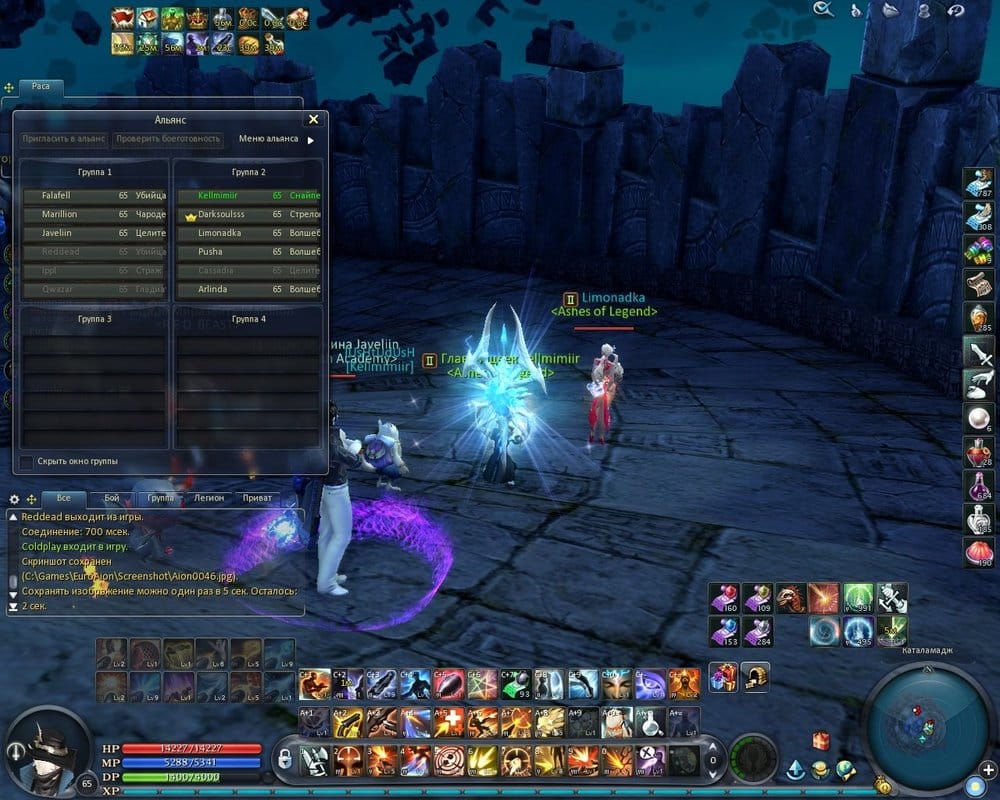Open chat settings gear icon
The image size is (1000, 800).
(x=14, y=498)
